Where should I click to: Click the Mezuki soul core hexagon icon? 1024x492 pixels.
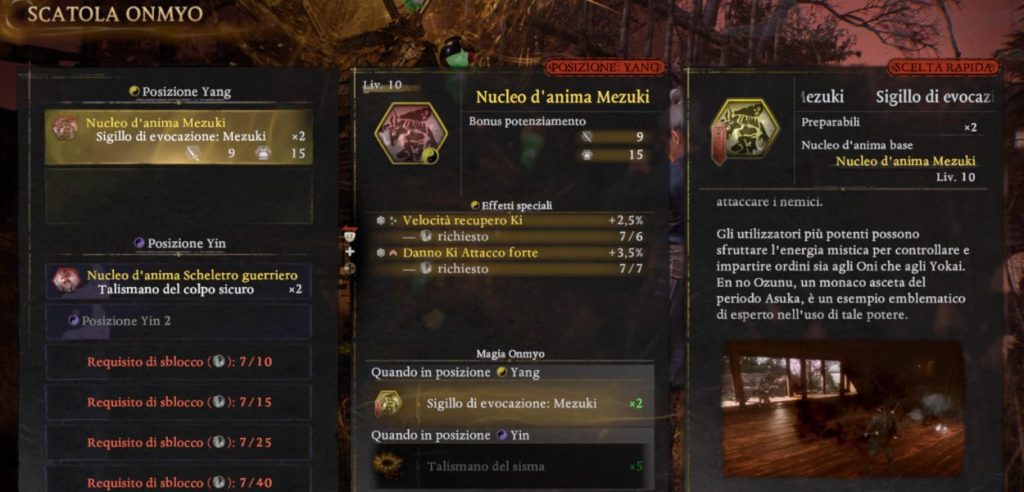[x=410, y=134]
